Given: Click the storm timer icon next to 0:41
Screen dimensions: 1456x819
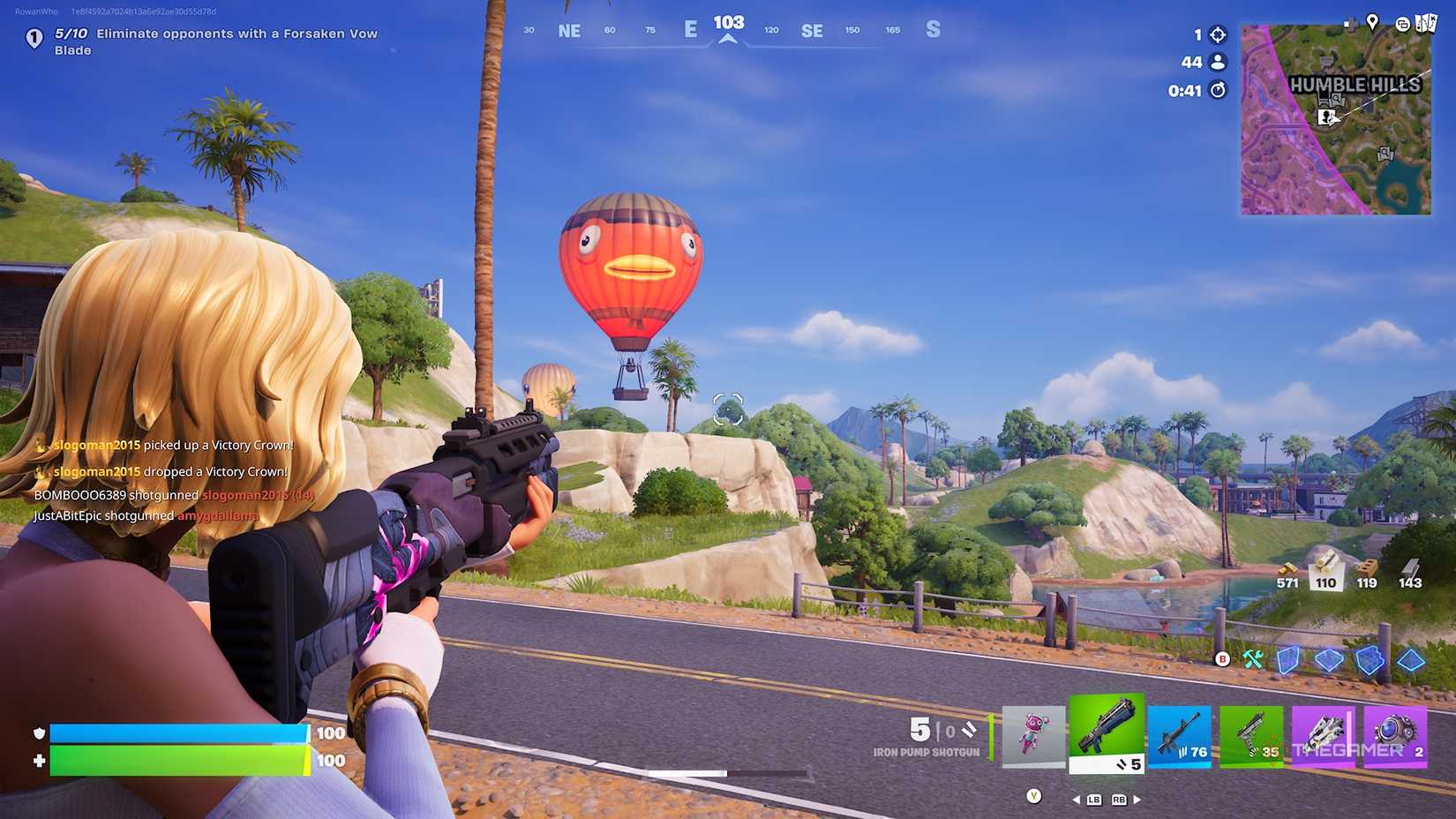Looking at the screenshot, I should tap(1217, 90).
